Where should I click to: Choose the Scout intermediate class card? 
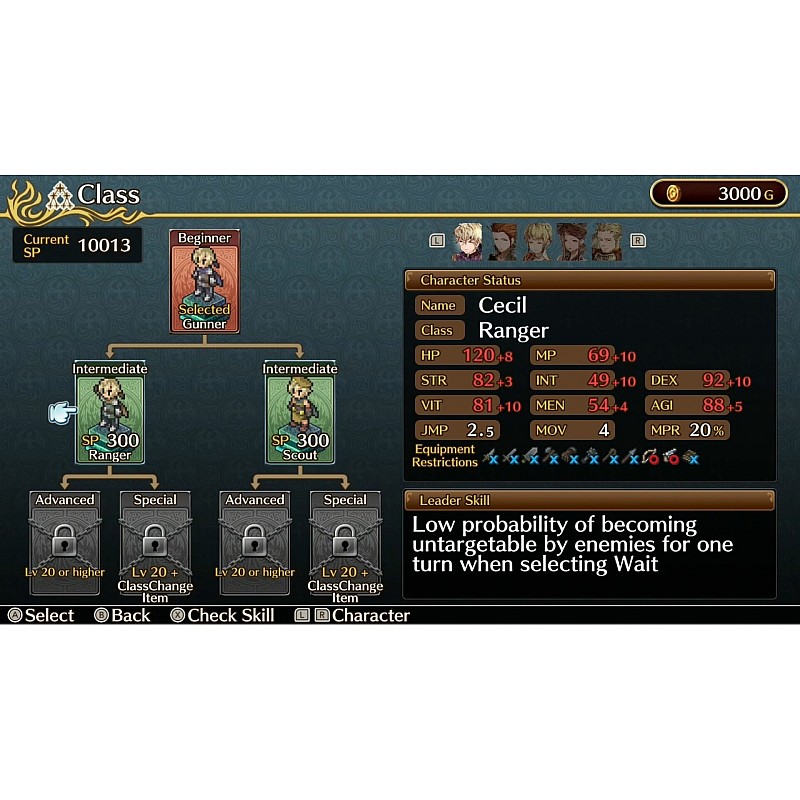pos(300,414)
